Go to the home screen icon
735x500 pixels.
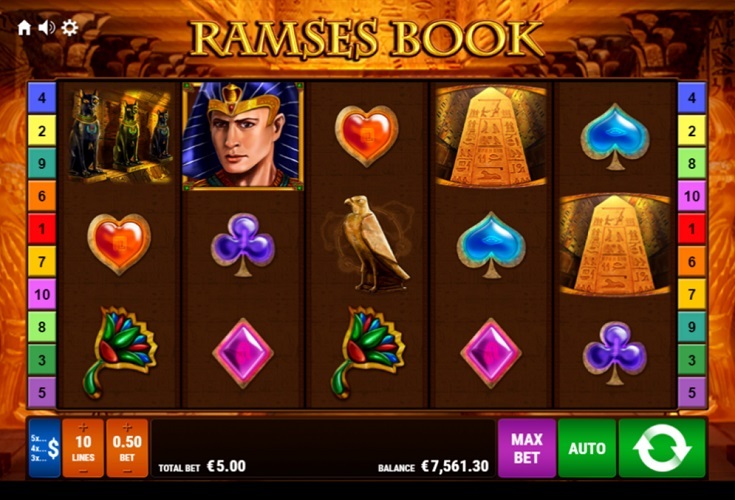24,27
